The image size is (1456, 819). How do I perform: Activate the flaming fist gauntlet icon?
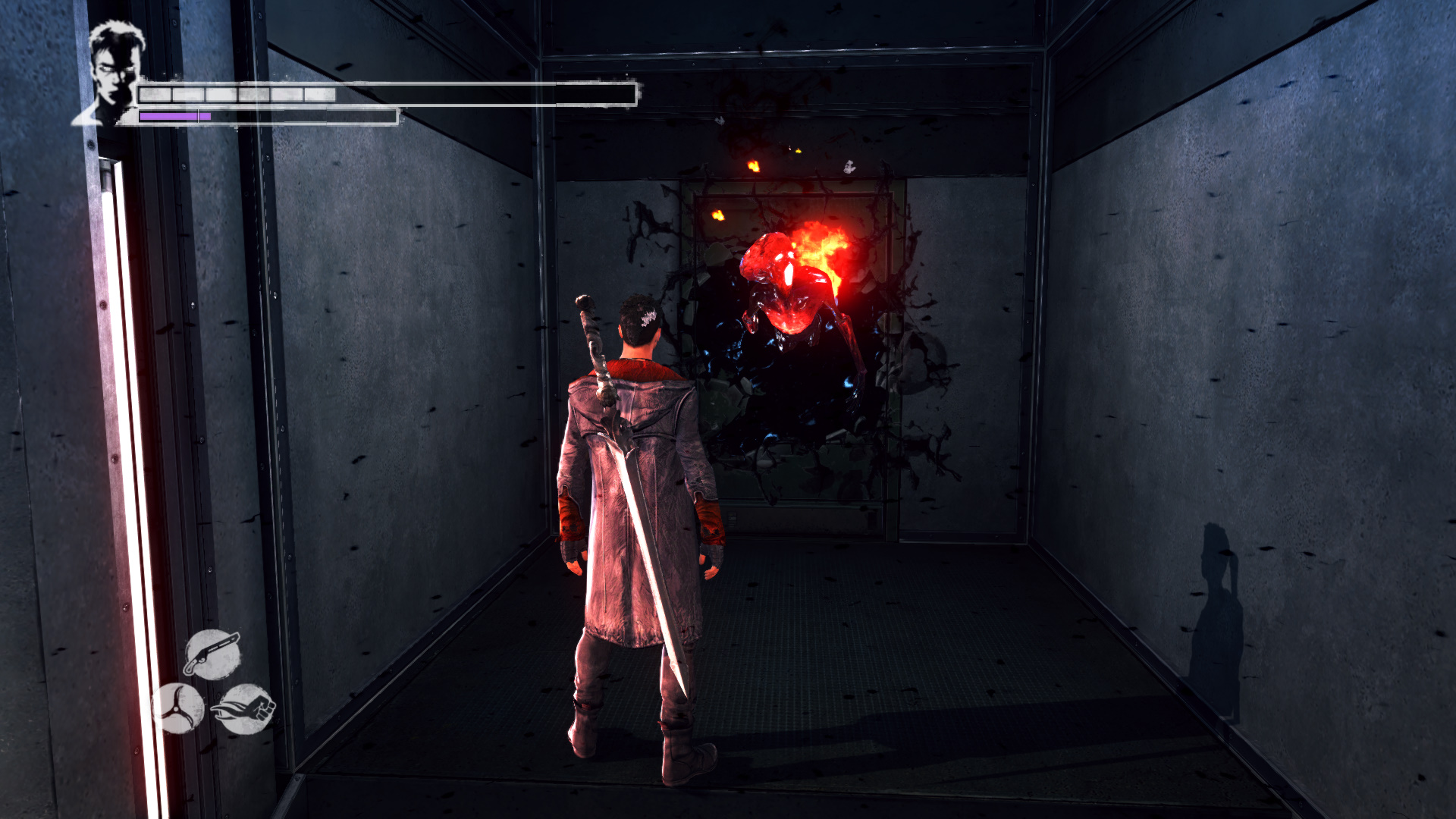click(245, 708)
